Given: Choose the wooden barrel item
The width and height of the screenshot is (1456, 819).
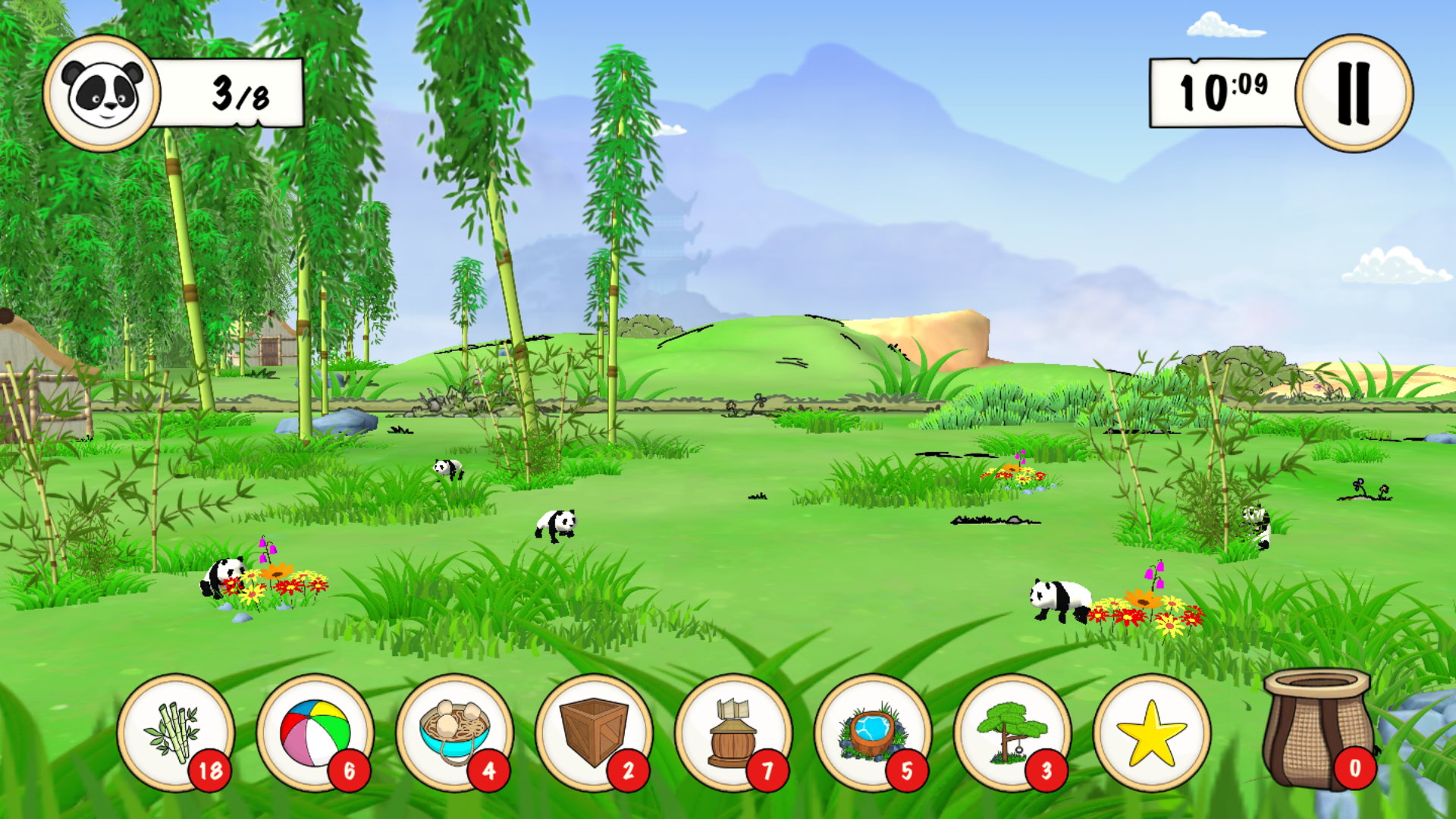Looking at the screenshot, I should click(733, 733).
